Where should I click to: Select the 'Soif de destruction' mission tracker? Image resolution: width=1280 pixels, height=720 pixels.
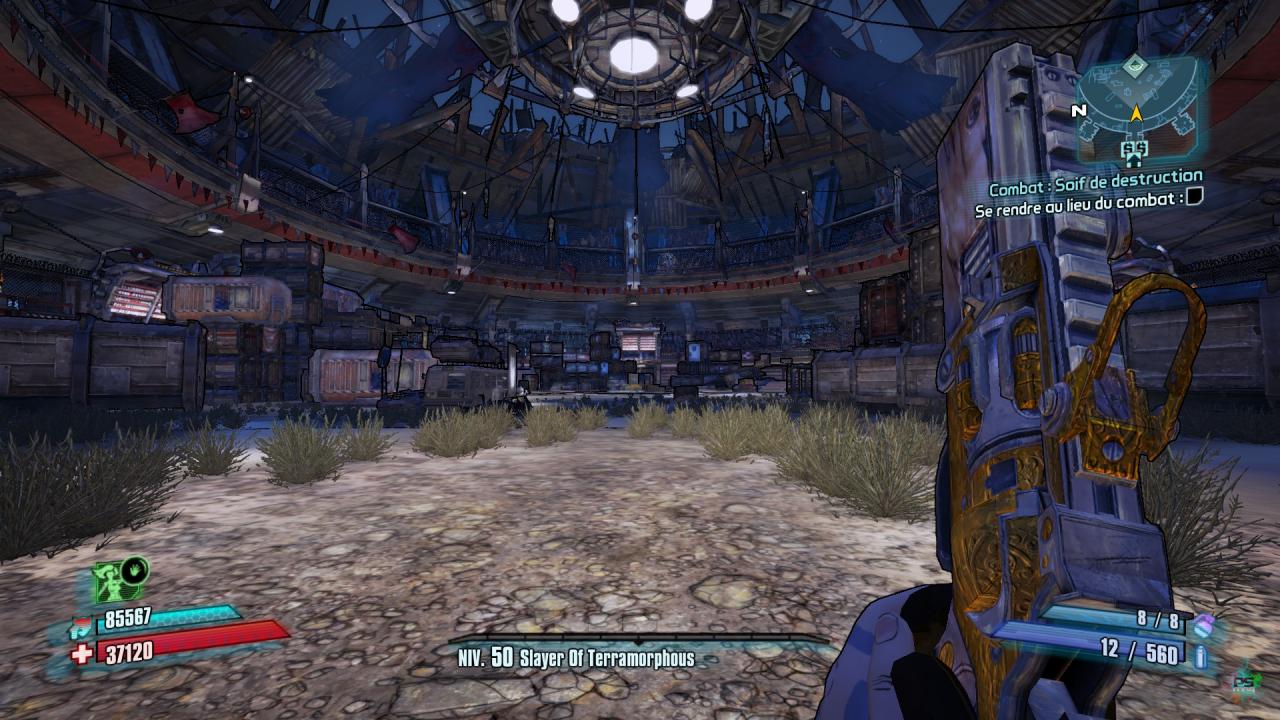coord(1096,188)
